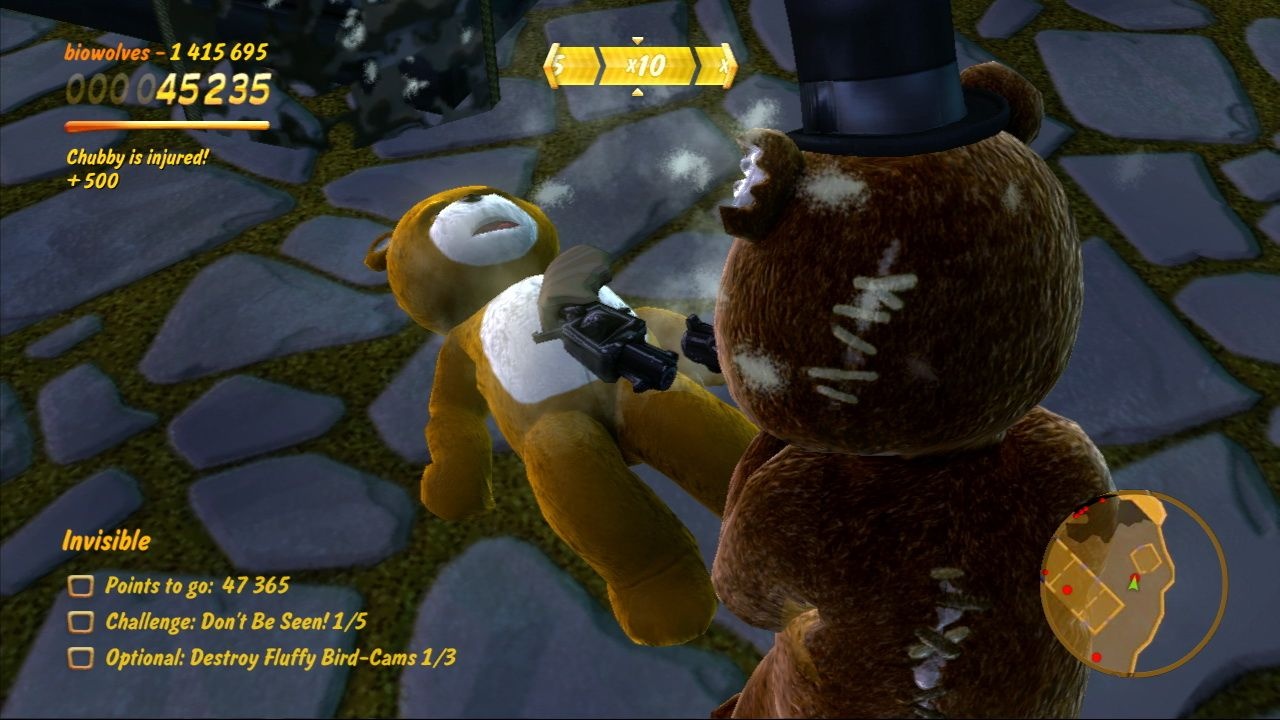Click the red enemy dot inside the hut
This screenshot has width=1280, height=720.
1068,589
